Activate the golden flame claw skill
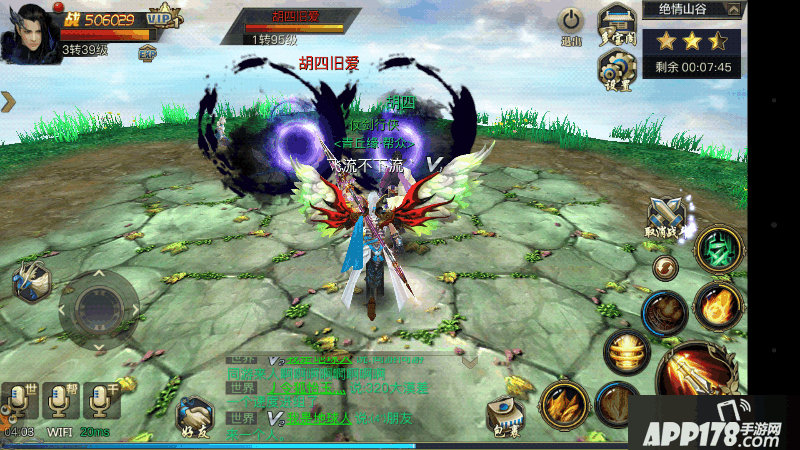Viewport: 800px width, 450px height. click(x=564, y=404)
